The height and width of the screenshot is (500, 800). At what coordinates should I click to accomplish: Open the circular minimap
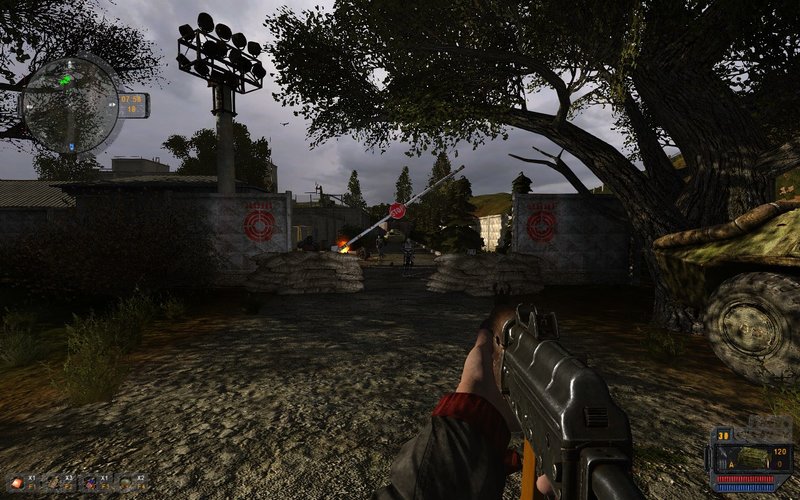click(x=71, y=103)
